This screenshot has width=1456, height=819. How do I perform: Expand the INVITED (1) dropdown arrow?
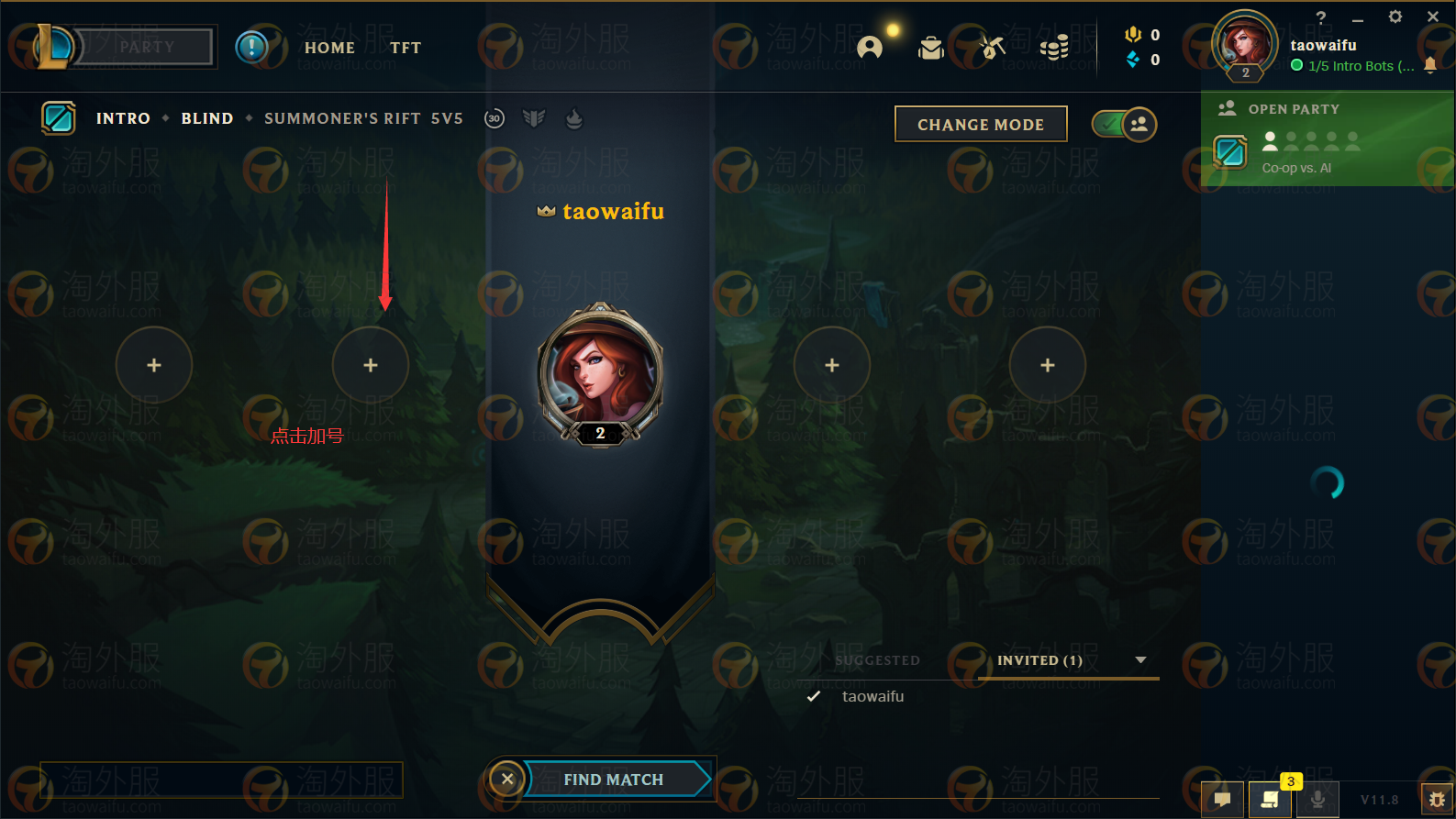tap(1140, 659)
